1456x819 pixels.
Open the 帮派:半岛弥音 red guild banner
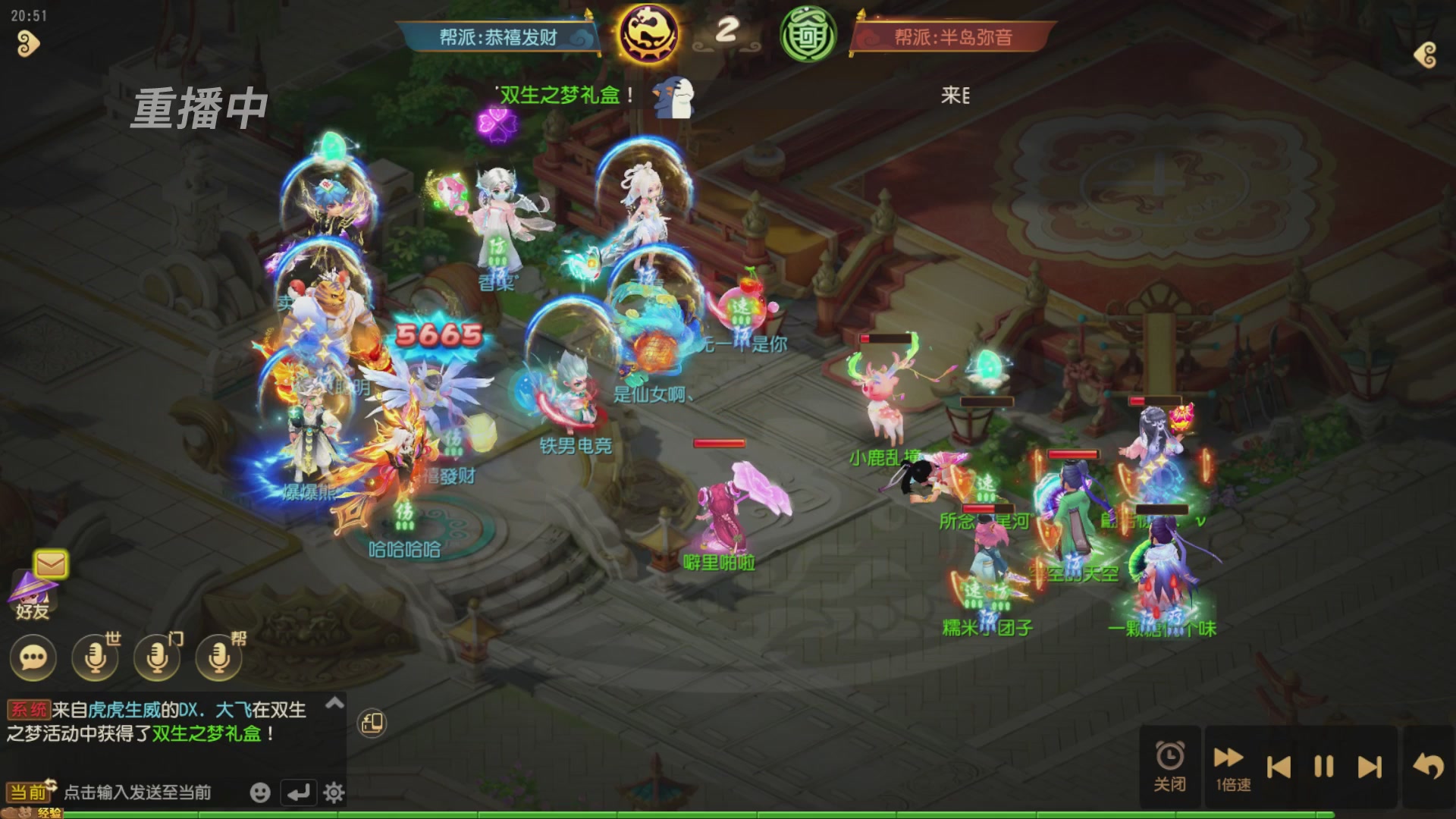point(955,36)
